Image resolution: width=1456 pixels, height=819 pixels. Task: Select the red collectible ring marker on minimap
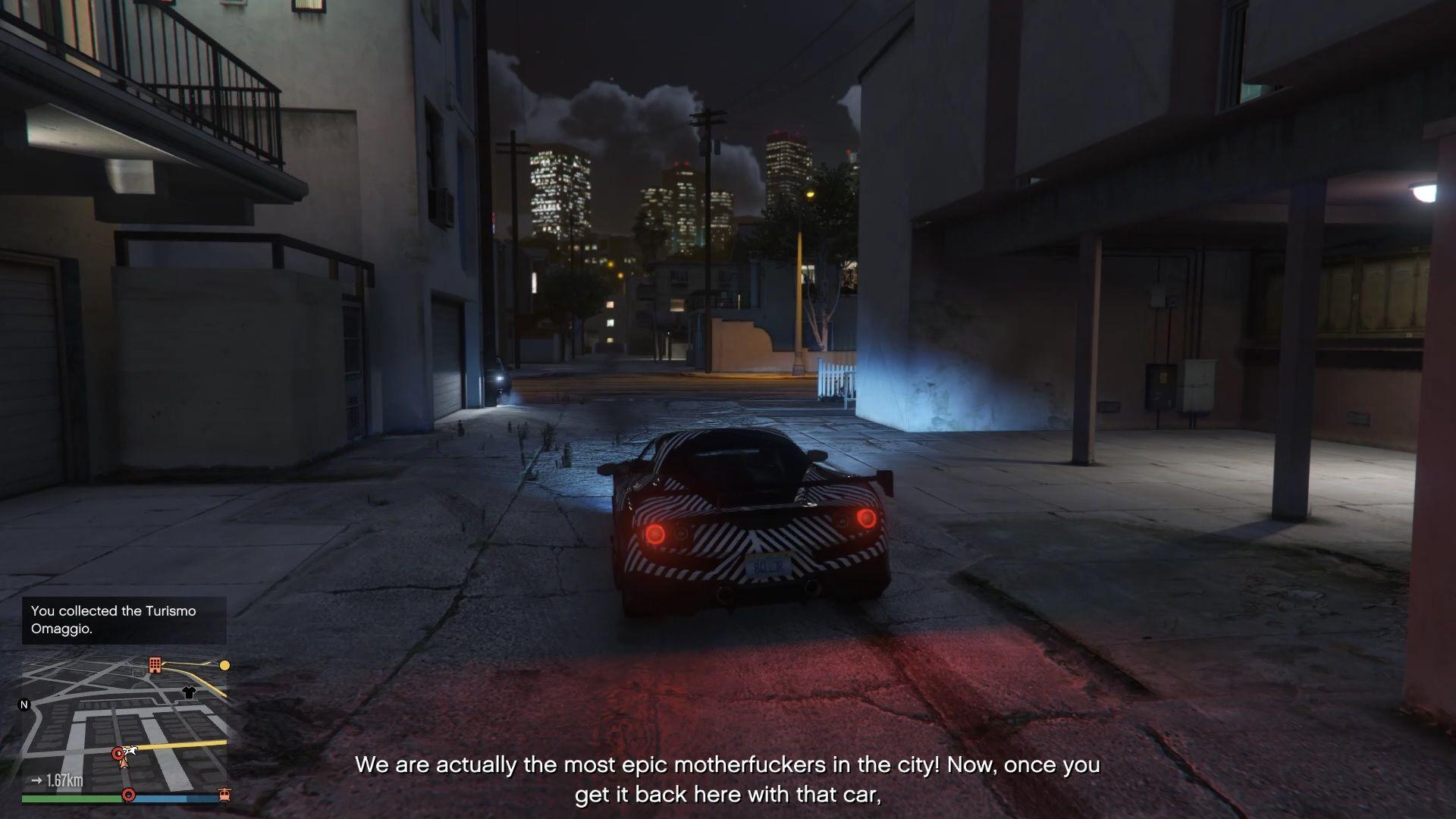(x=118, y=753)
